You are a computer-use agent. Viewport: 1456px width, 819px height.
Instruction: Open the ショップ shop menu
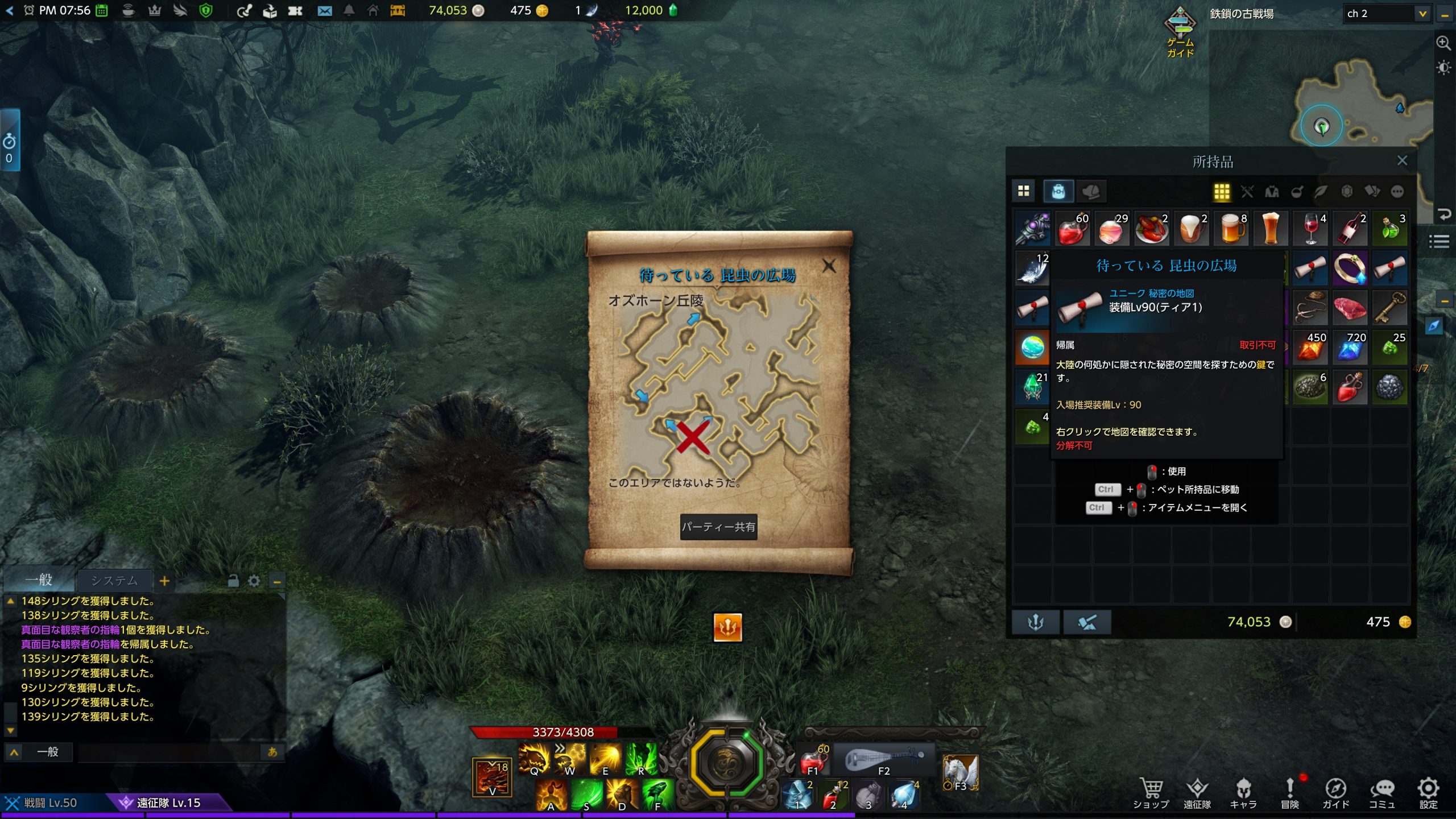(1151, 792)
